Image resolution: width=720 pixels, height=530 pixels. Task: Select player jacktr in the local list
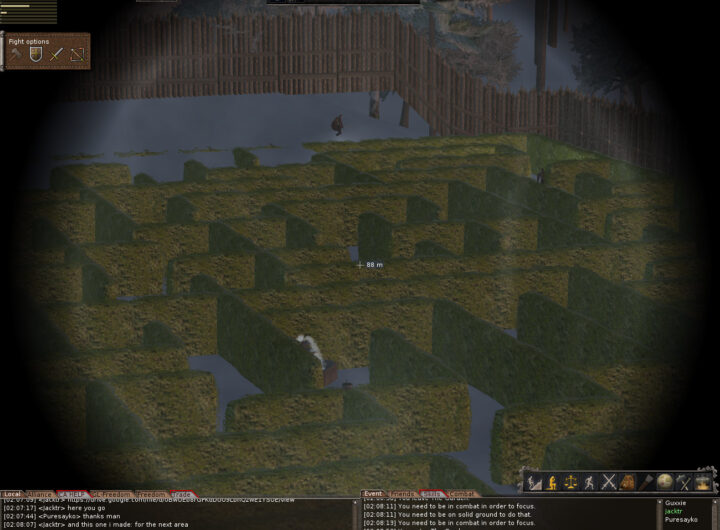pyautogui.click(x=674, y=511)
